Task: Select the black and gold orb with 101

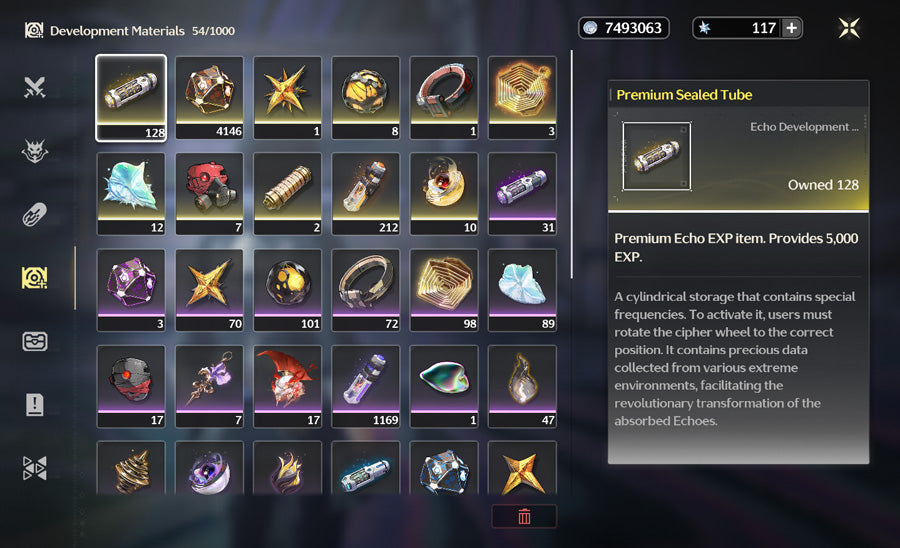Action: click(288, 290)
